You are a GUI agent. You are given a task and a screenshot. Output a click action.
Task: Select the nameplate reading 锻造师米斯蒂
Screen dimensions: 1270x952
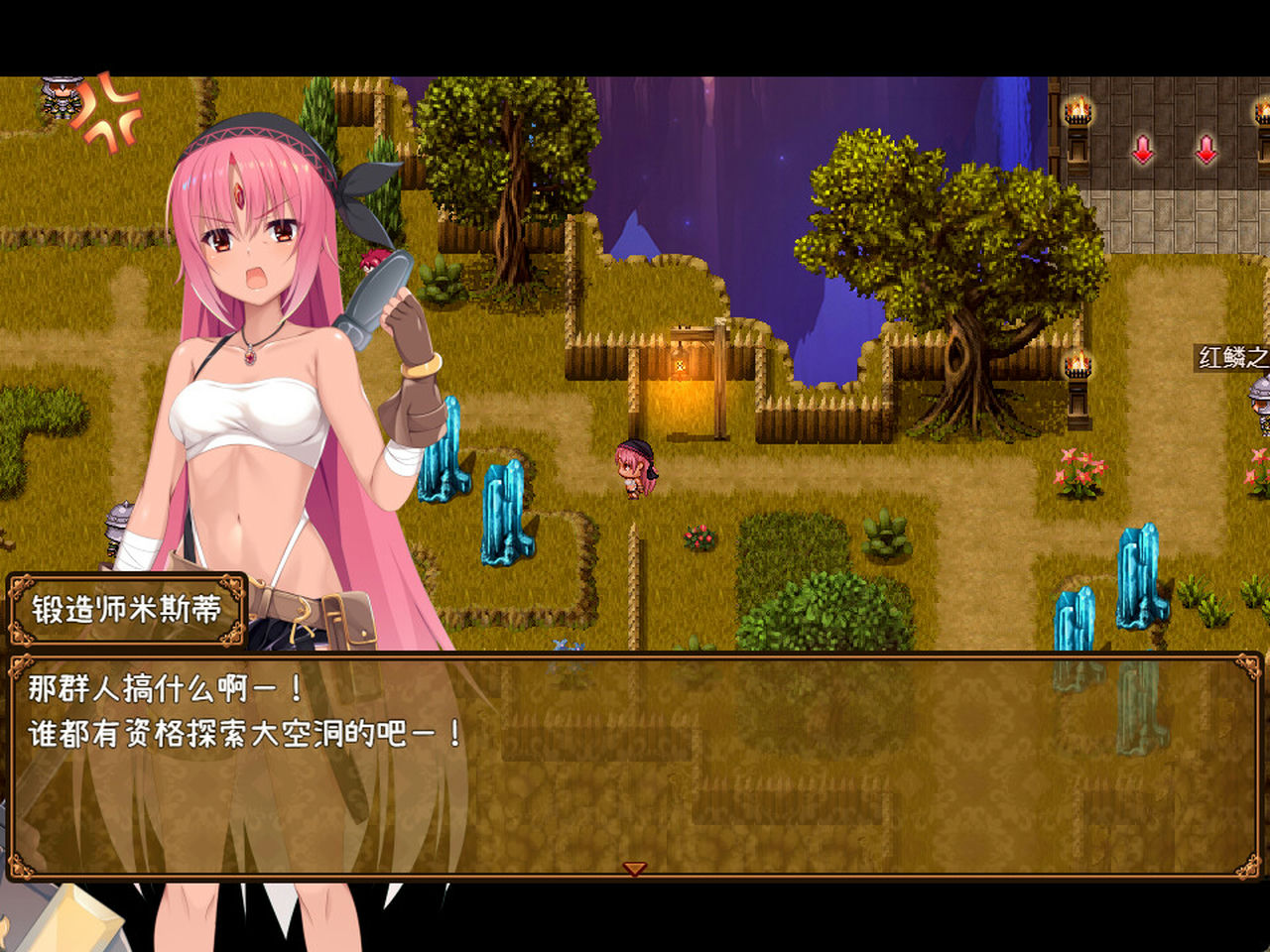[129, 611]
